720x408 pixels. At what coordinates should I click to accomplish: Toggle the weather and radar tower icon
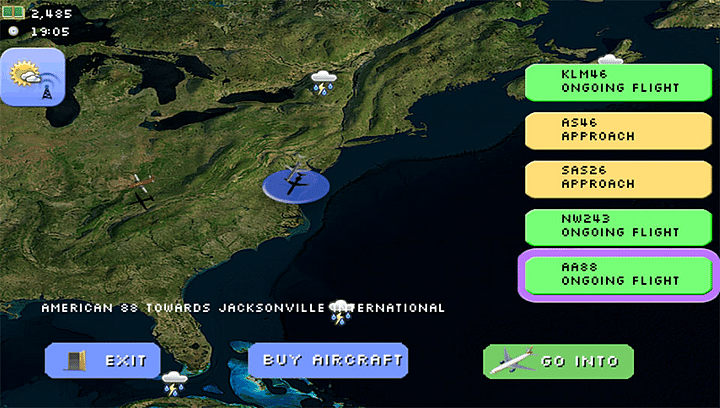(31, 80)
